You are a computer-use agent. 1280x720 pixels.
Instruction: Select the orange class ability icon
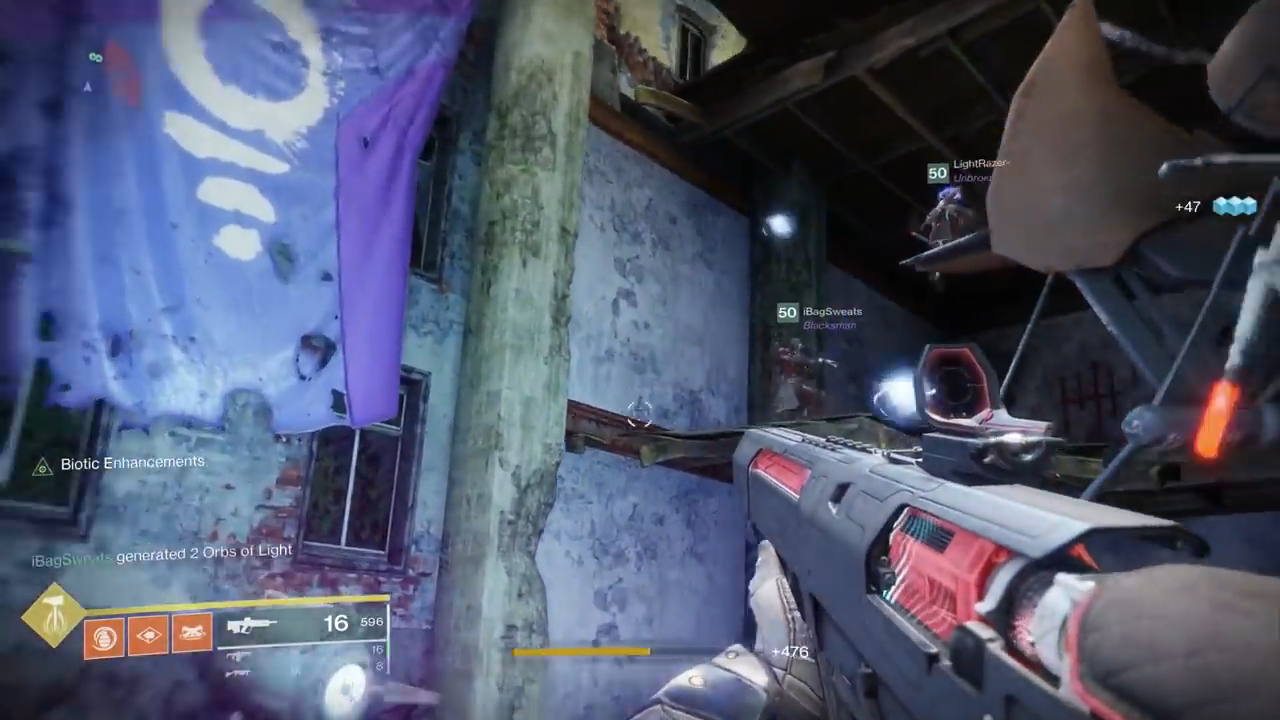[x=192, y=634]
